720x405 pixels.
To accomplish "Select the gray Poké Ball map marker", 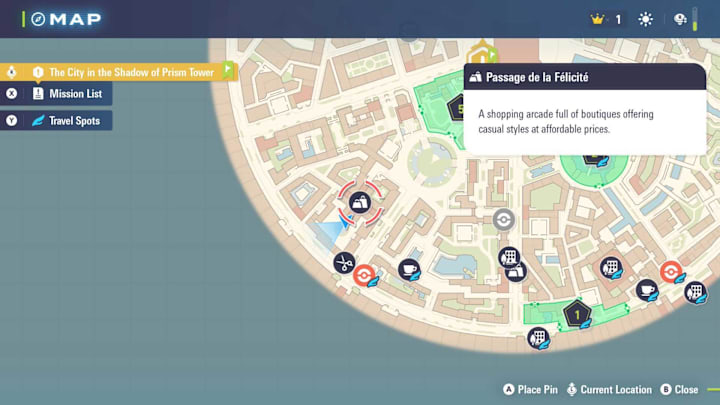I will [504, 220].
